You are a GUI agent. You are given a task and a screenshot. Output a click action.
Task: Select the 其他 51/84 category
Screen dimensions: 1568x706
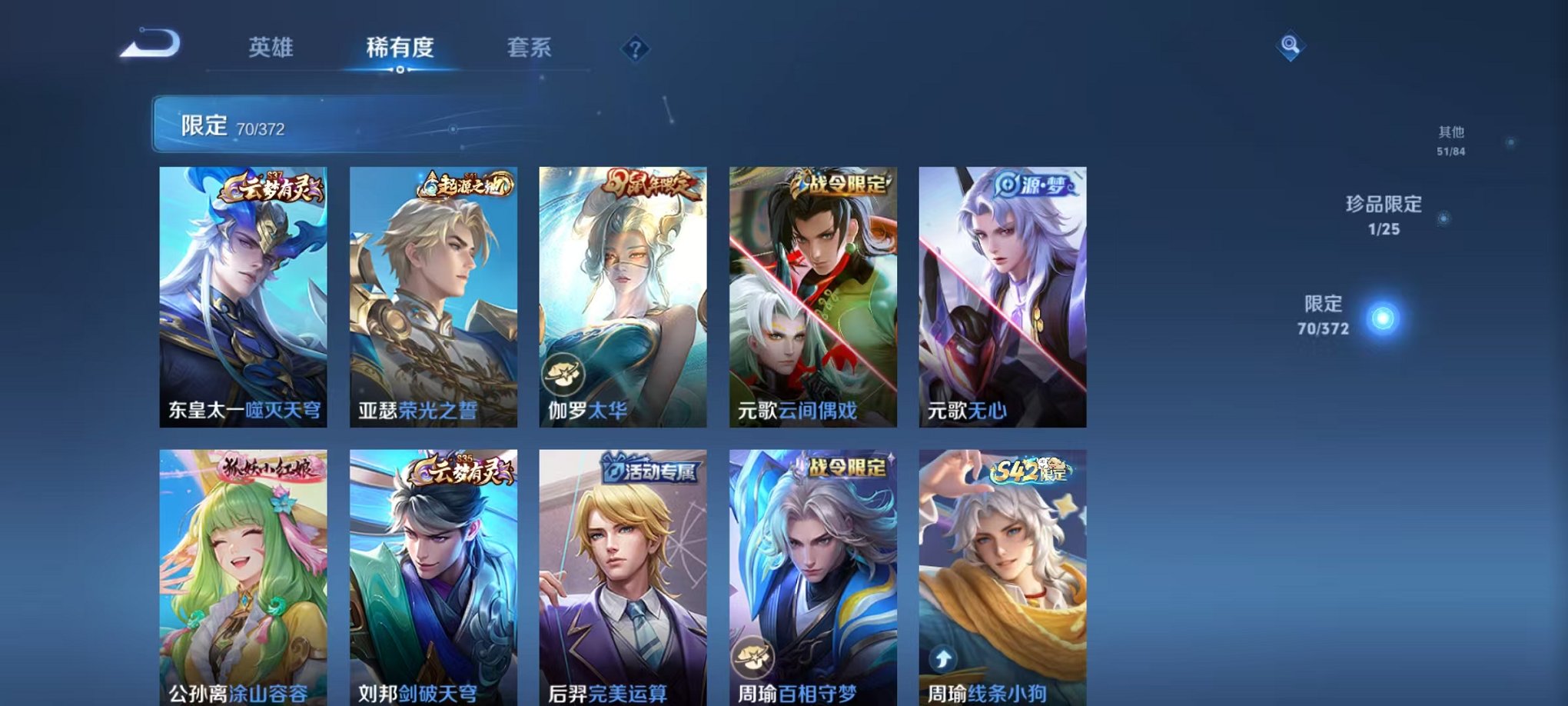(x=1450, y=138)
